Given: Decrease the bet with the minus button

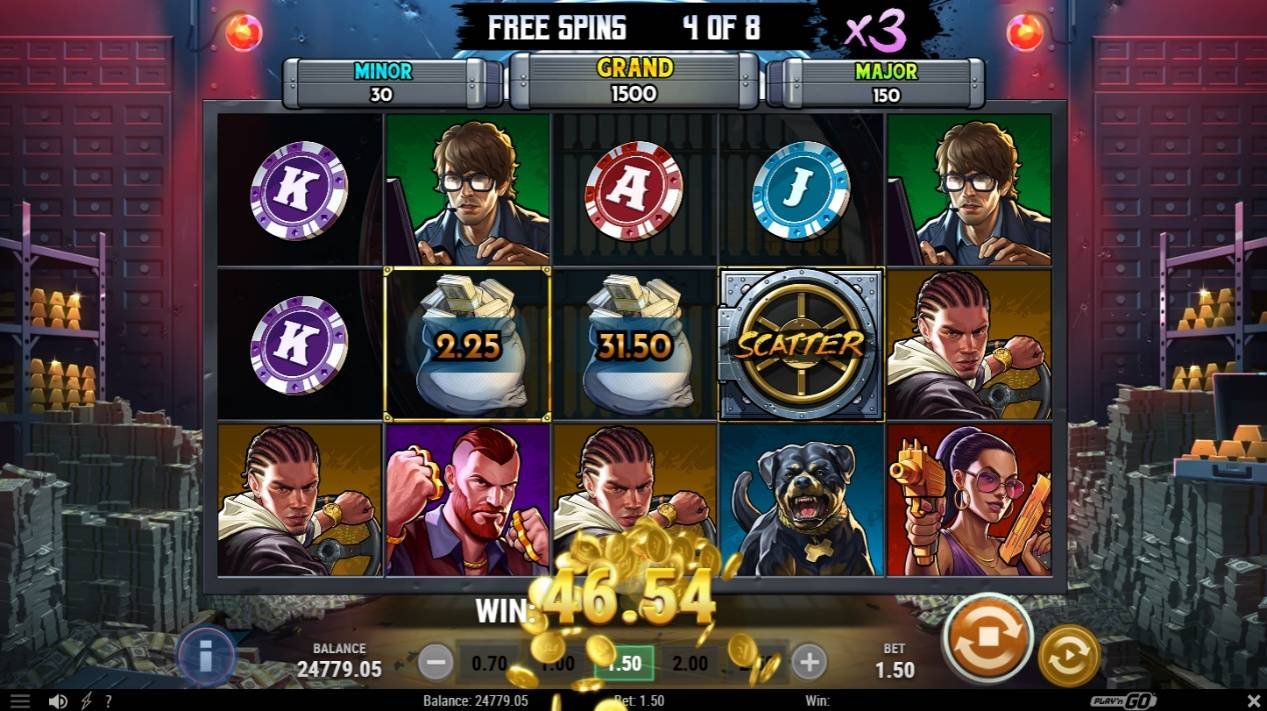Looking at the screenshot, I should (435, 661).
